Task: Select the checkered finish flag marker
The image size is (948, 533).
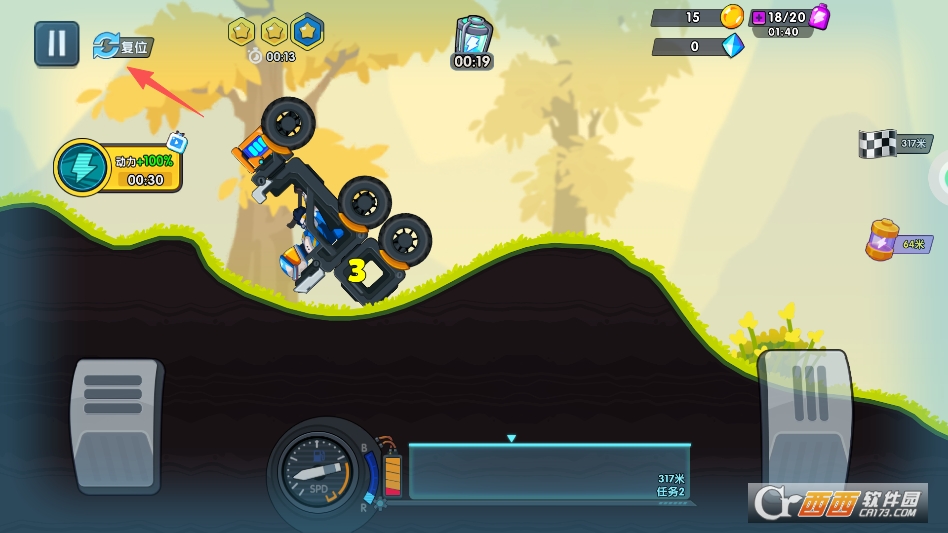Action: point(878,144)
